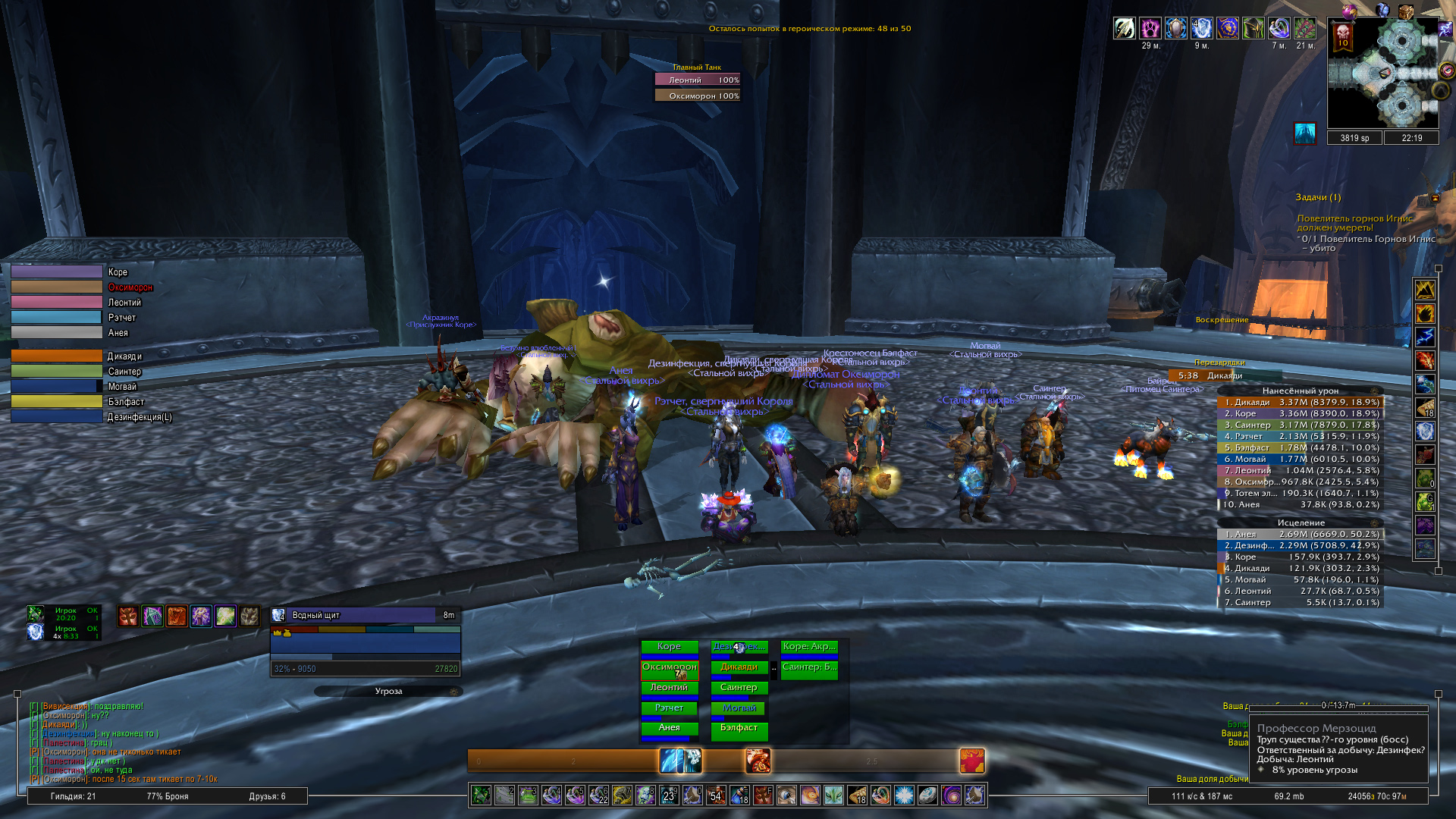Click the Гильдия: 21 guild info text

click(73, 796)
